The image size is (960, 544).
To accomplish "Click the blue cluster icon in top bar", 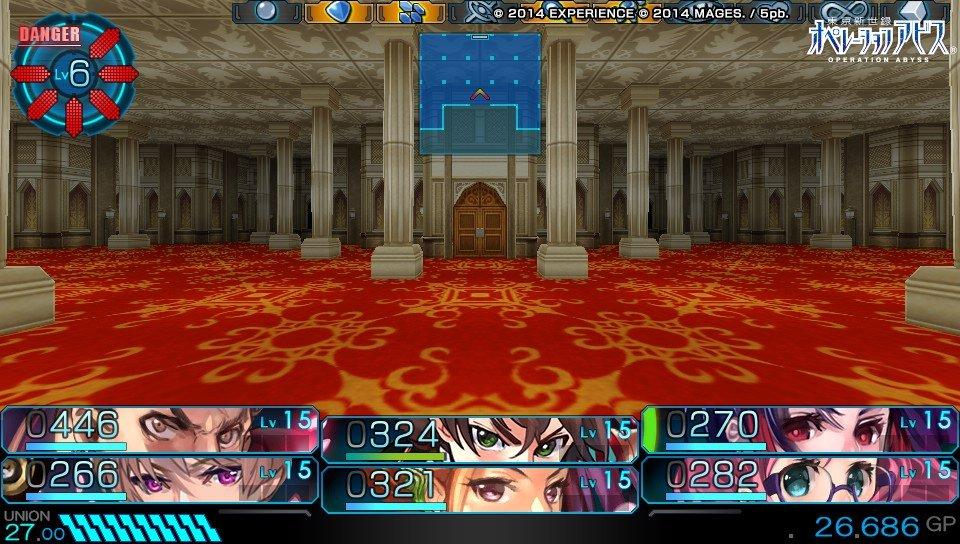I will click(x=409, y=12).
